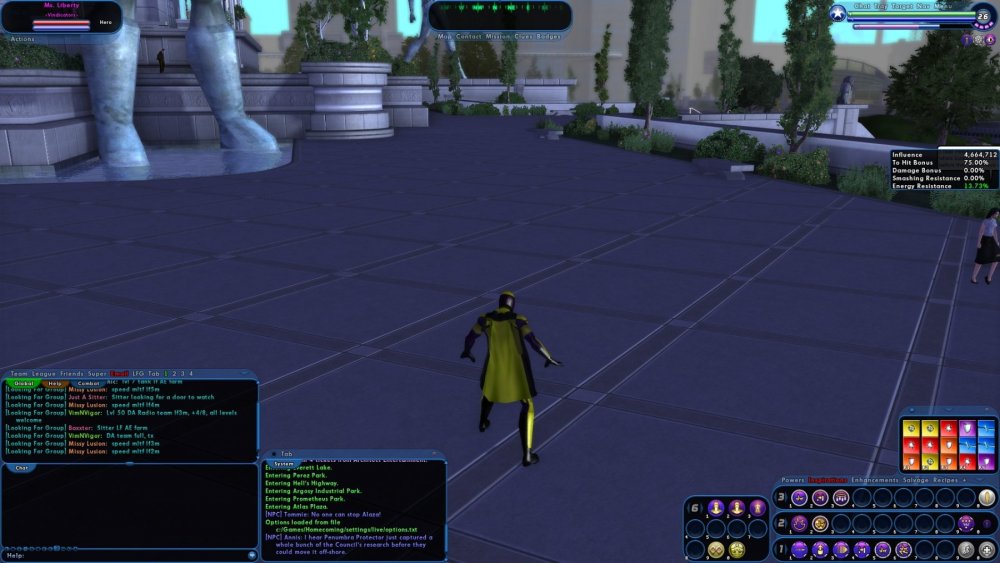This screenshot has height=563, width=1000.
Task: Show the Friends list
Action: [71, 373]
